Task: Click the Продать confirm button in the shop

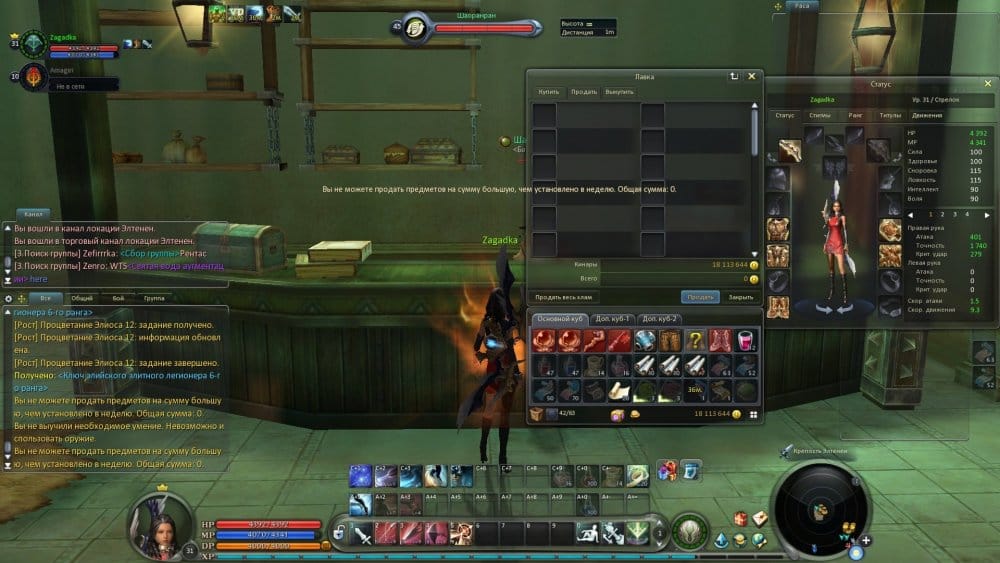Action: click(700, 297)
